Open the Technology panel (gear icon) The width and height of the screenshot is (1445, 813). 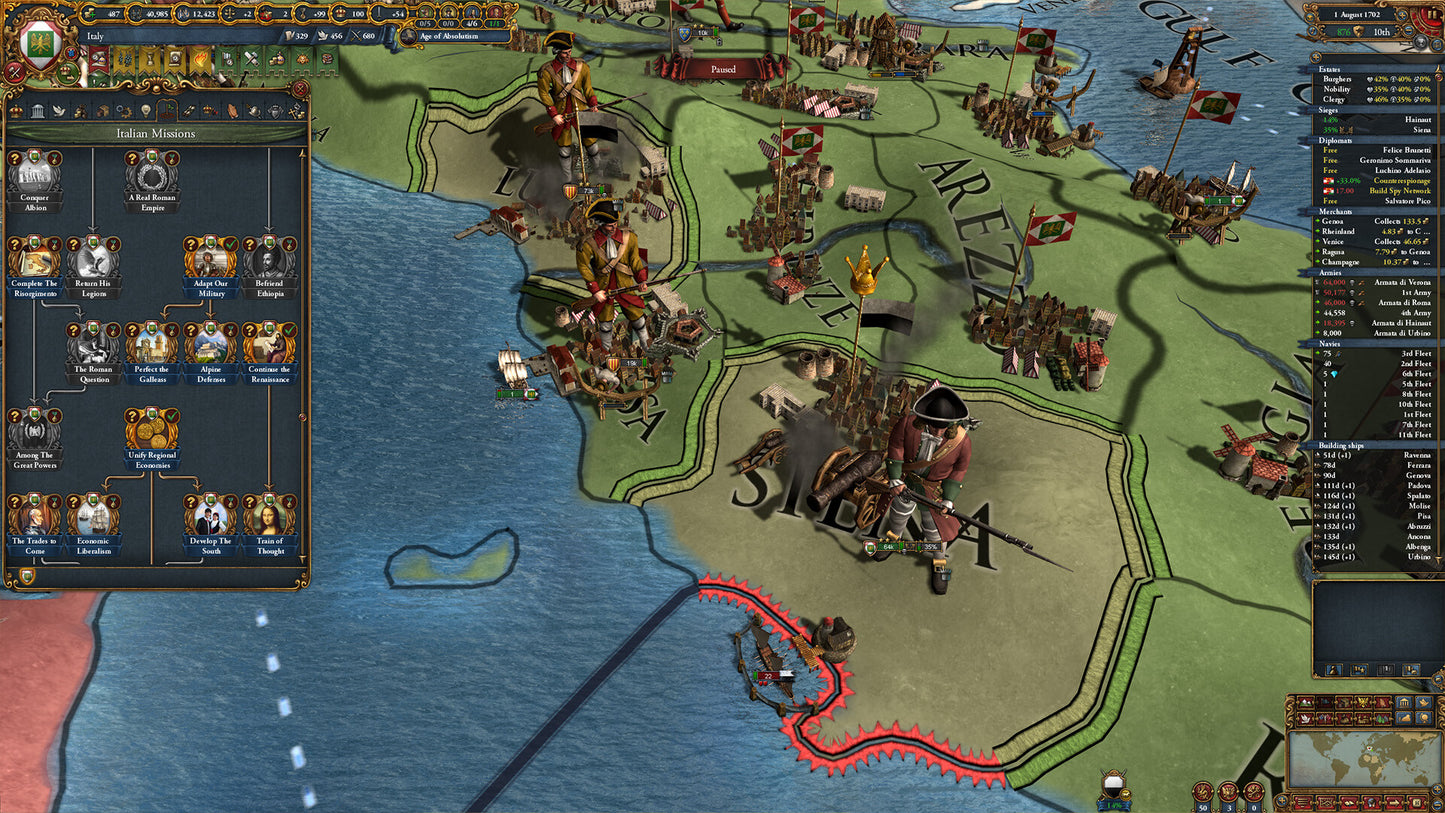[x=125, y=110]
